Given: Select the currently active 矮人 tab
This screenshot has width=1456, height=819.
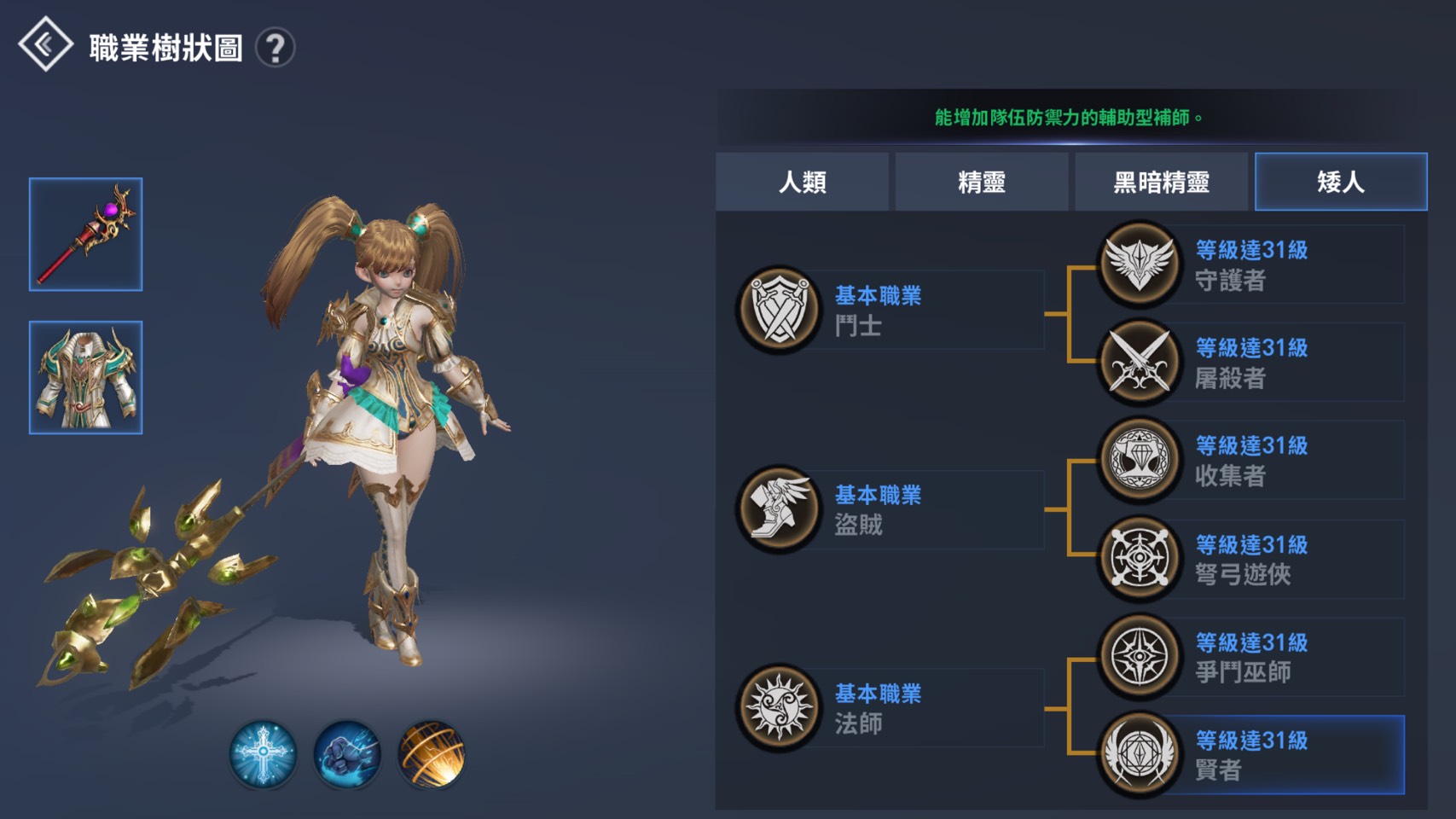Looking at the screenshot, I should 1341,182.
